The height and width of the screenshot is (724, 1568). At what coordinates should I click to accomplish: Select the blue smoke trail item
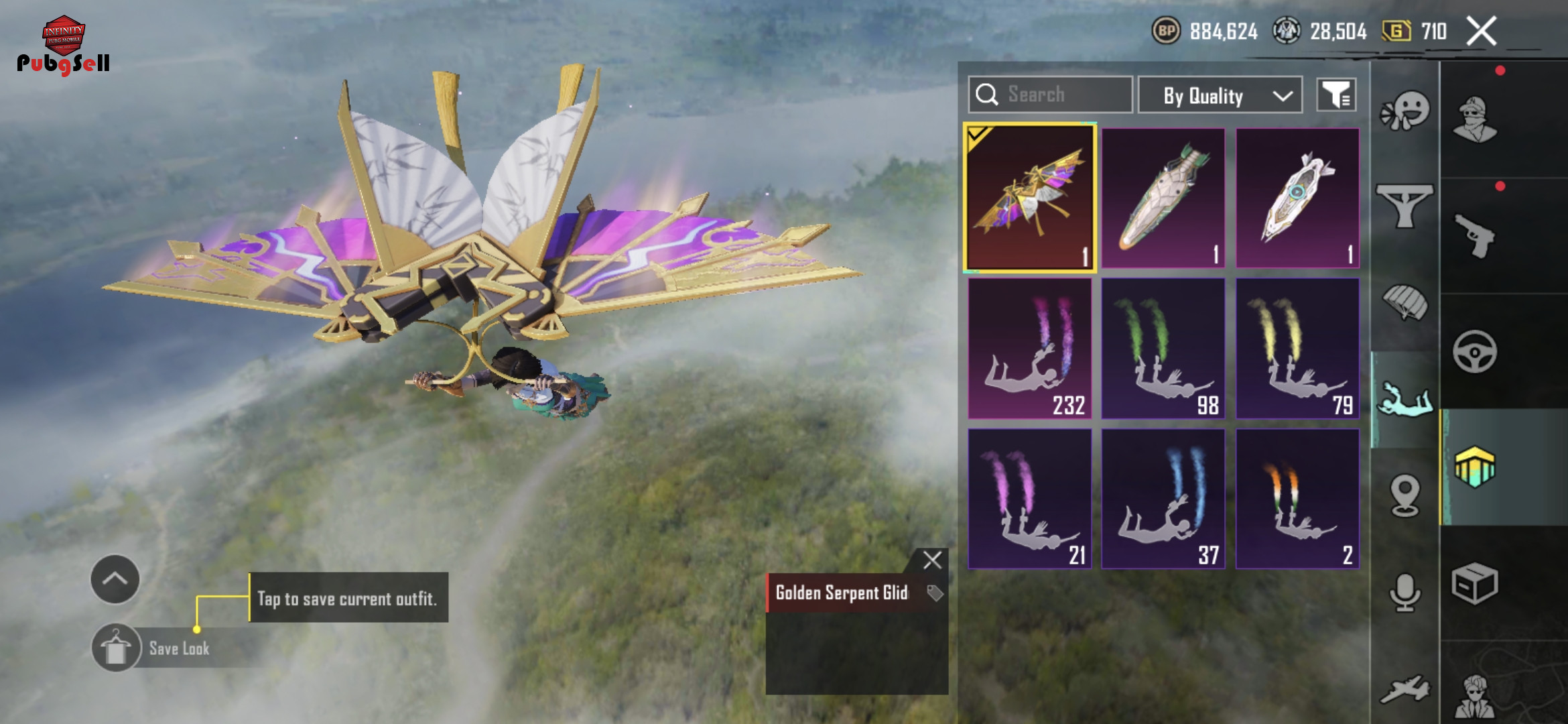[x=1163, y=499]
